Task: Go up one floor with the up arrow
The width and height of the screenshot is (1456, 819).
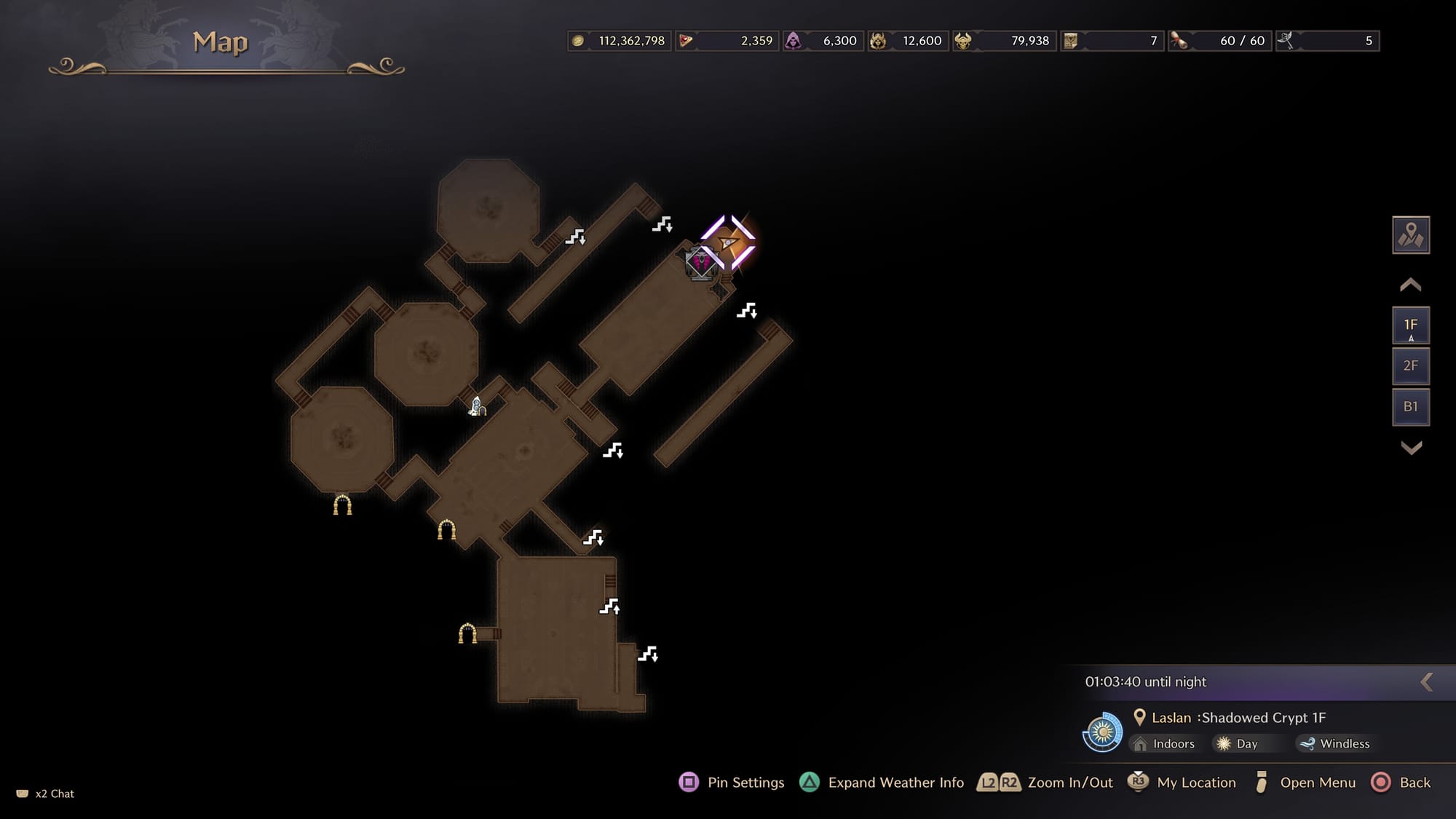Action: (1410, 285)
